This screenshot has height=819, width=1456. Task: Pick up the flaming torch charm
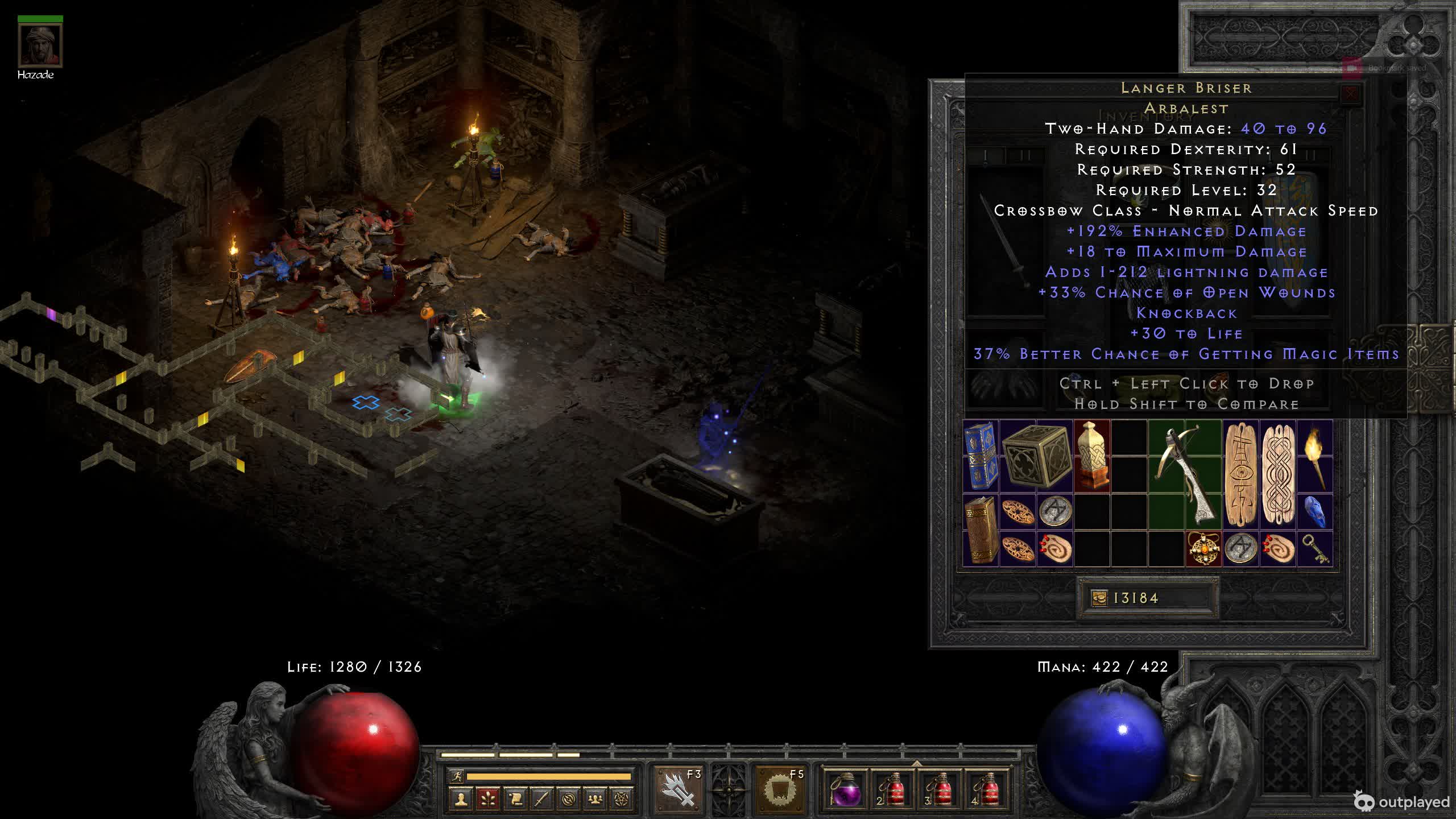click(x=1315, y=456)
